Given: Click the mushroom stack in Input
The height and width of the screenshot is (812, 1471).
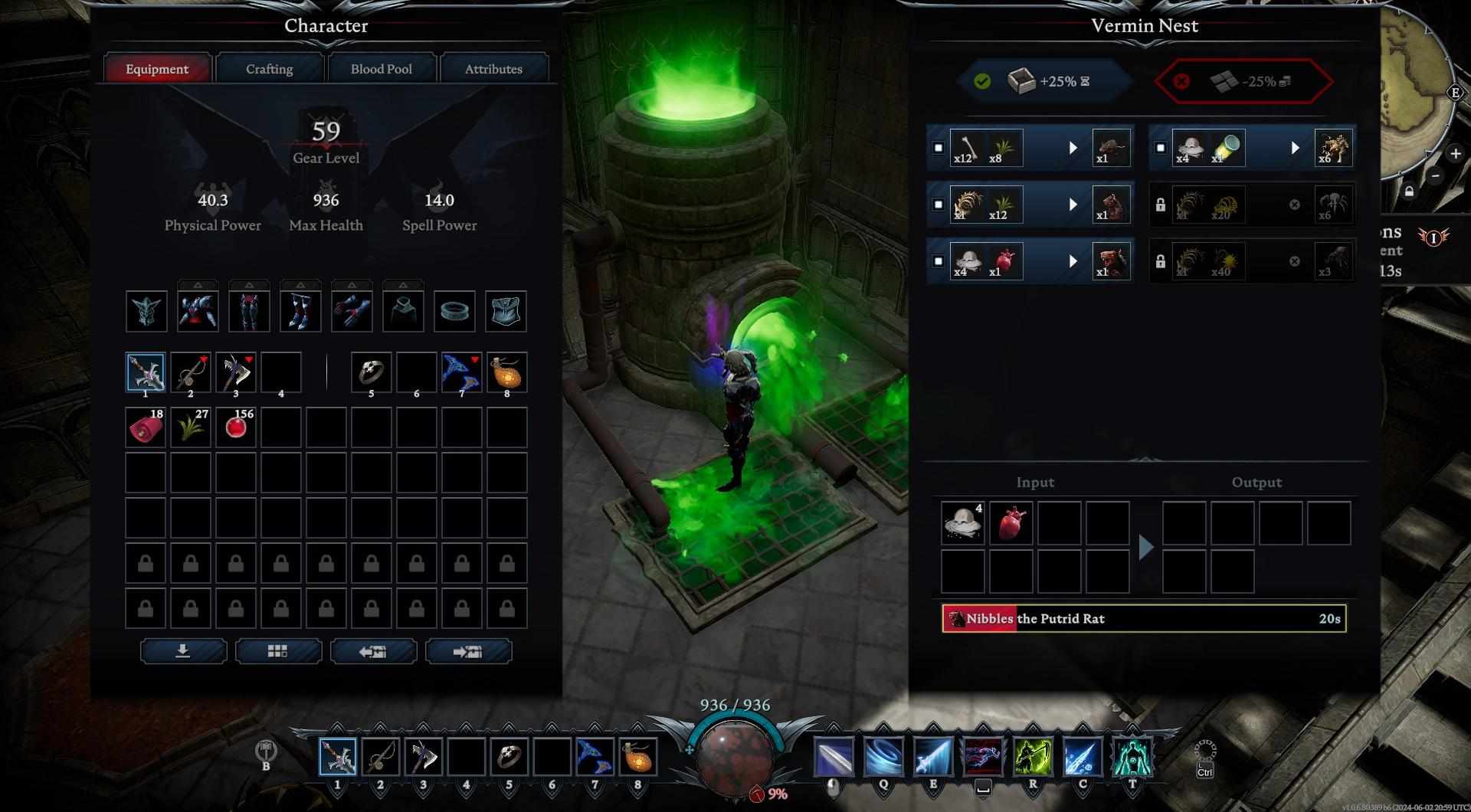Looking at the screenshot, I should (962, 523).
